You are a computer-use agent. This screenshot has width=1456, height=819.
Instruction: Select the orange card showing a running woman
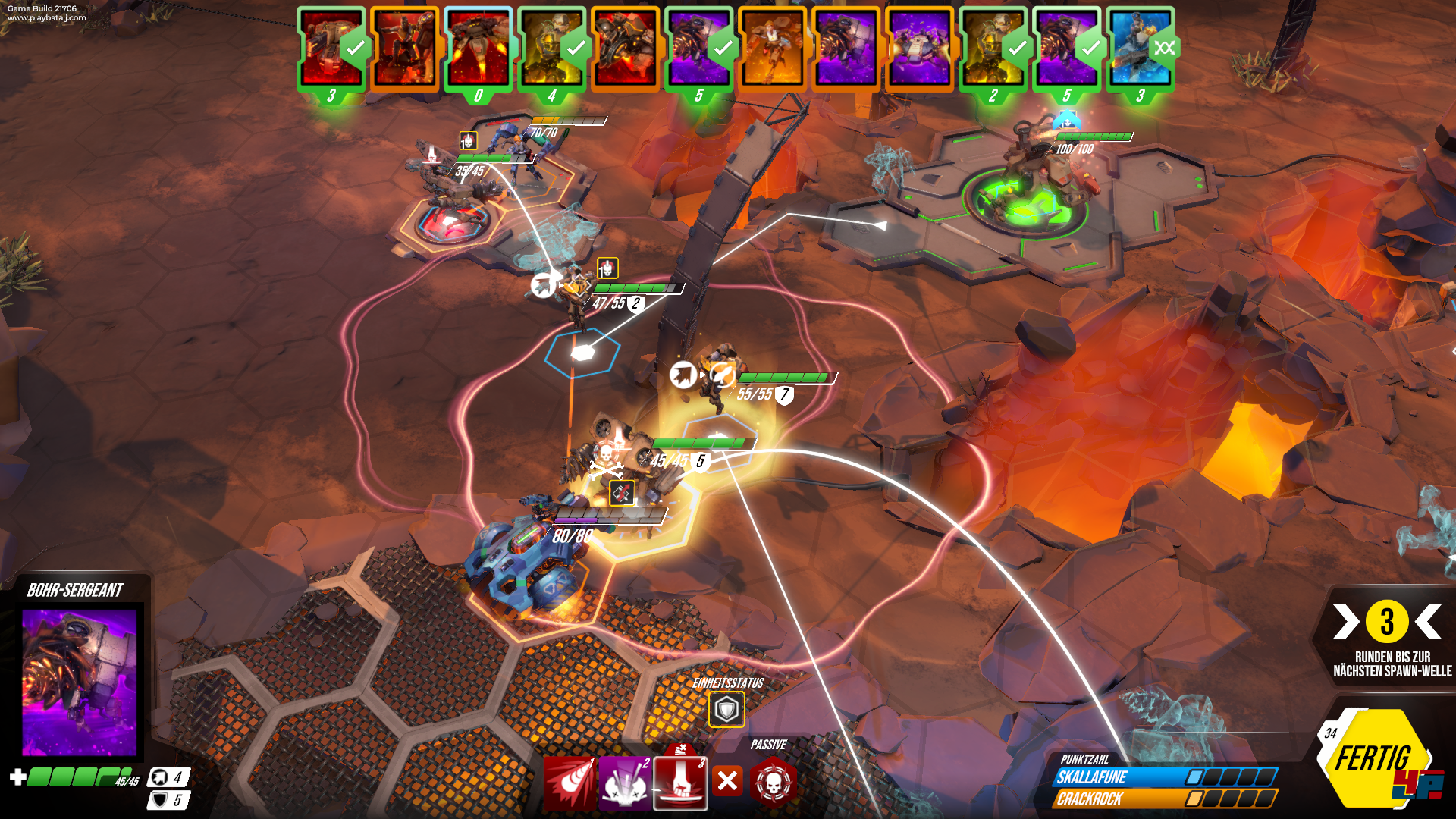pyautogui.click(x=772, y=49)
